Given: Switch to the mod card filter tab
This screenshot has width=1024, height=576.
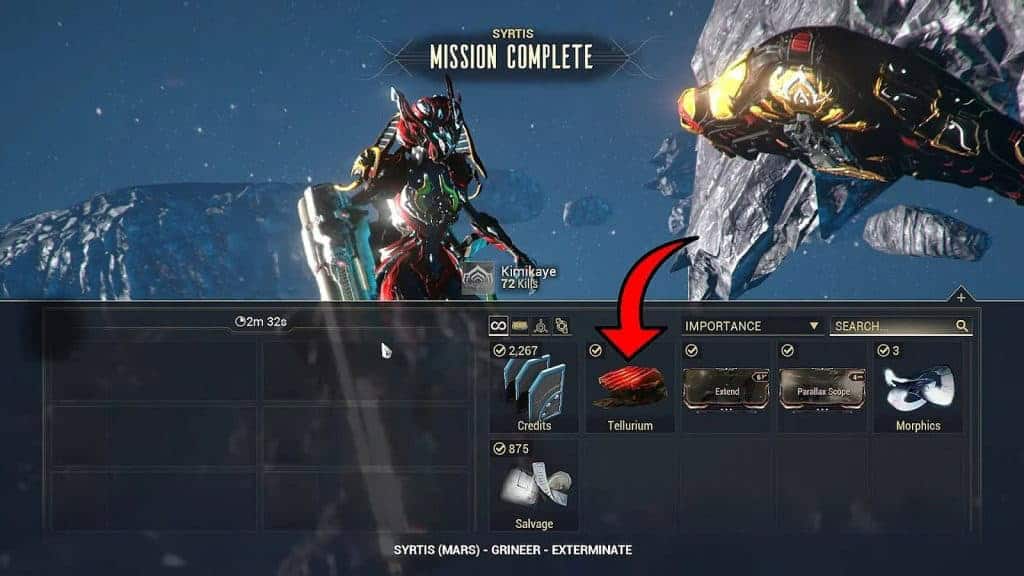Looking at the screenshot, I should pos(520,326).
